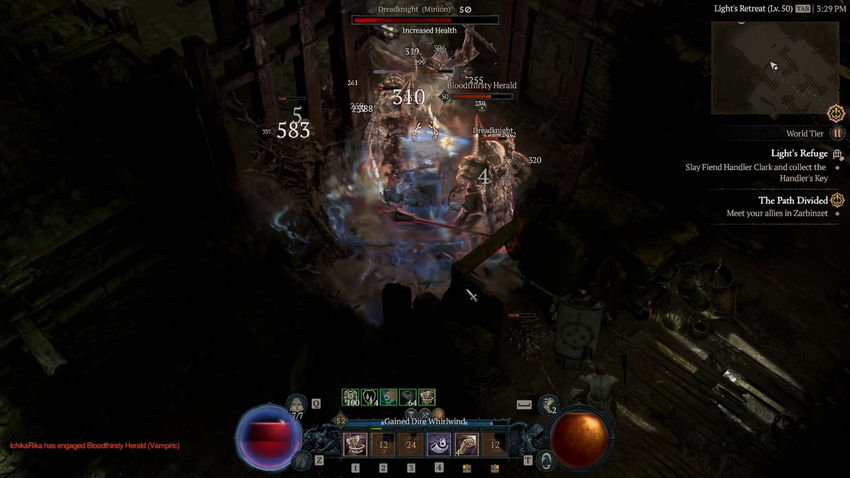This screenshot has width=850, height=478.
Task: Activate the war horn shout skill
Action: (x=439, y=445)
